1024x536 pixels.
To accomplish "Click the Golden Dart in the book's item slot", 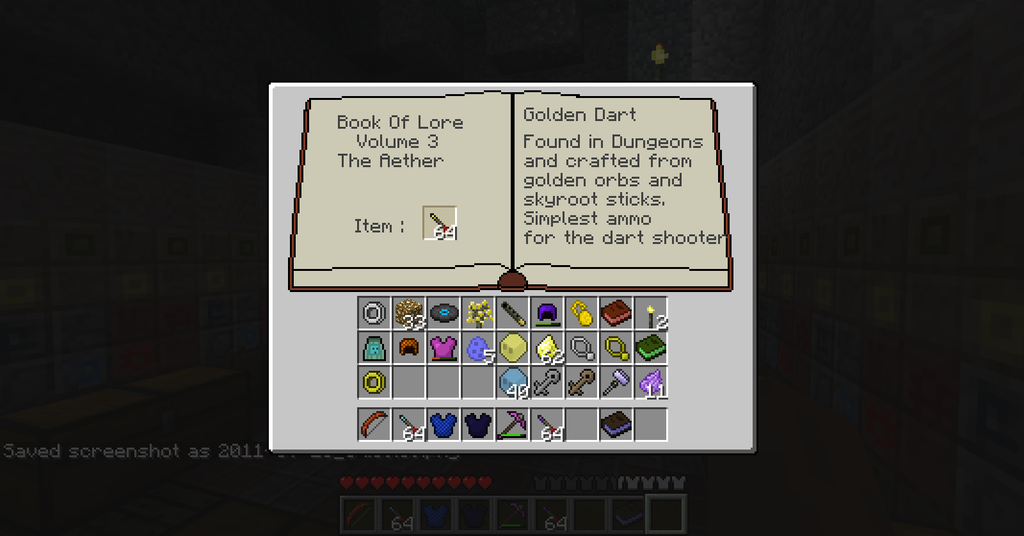I will coord(440,224).
